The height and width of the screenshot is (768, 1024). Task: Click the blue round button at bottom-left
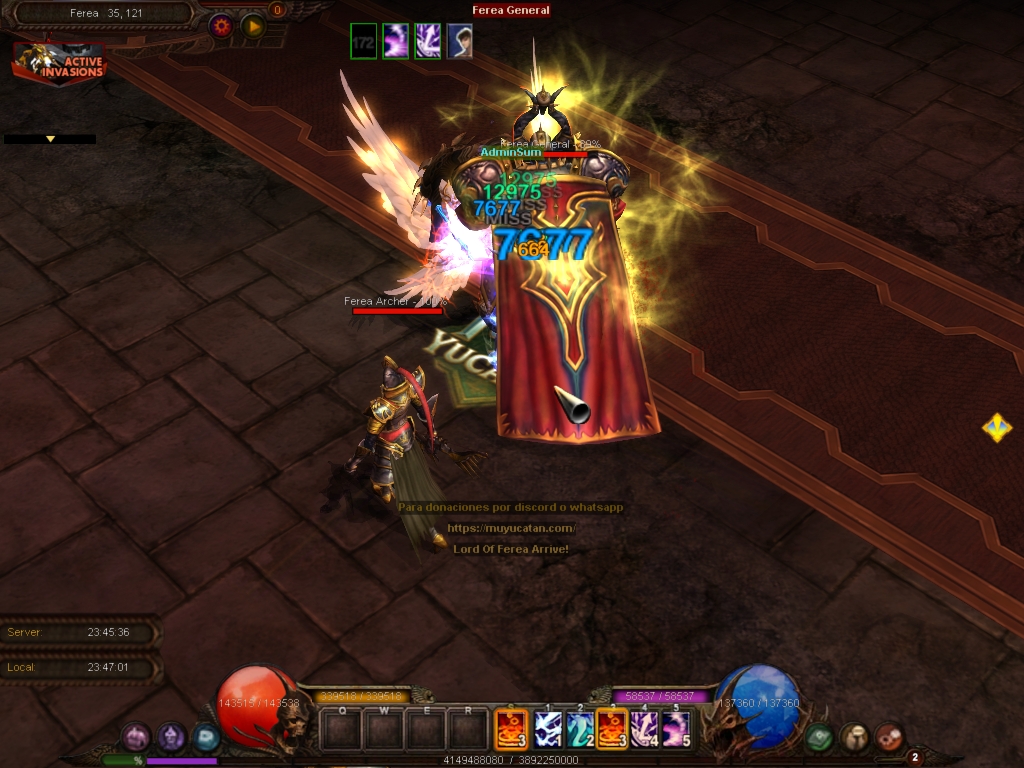pyautogui.click(x=206, y=738)
